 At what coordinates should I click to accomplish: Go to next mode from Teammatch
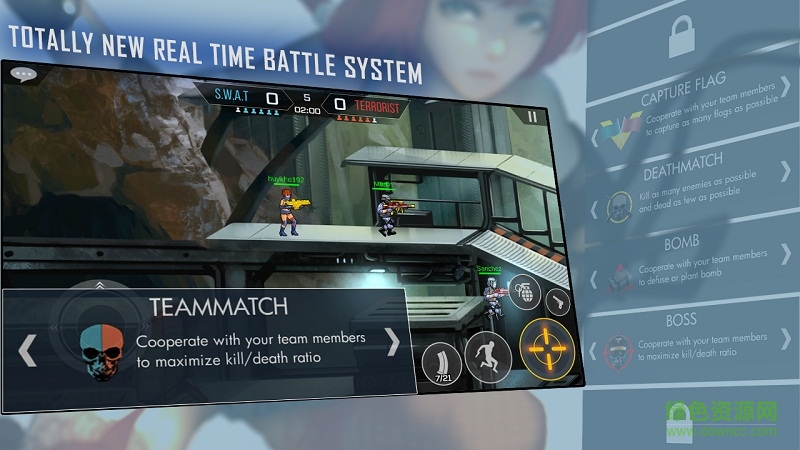click(x=393, y=343)
